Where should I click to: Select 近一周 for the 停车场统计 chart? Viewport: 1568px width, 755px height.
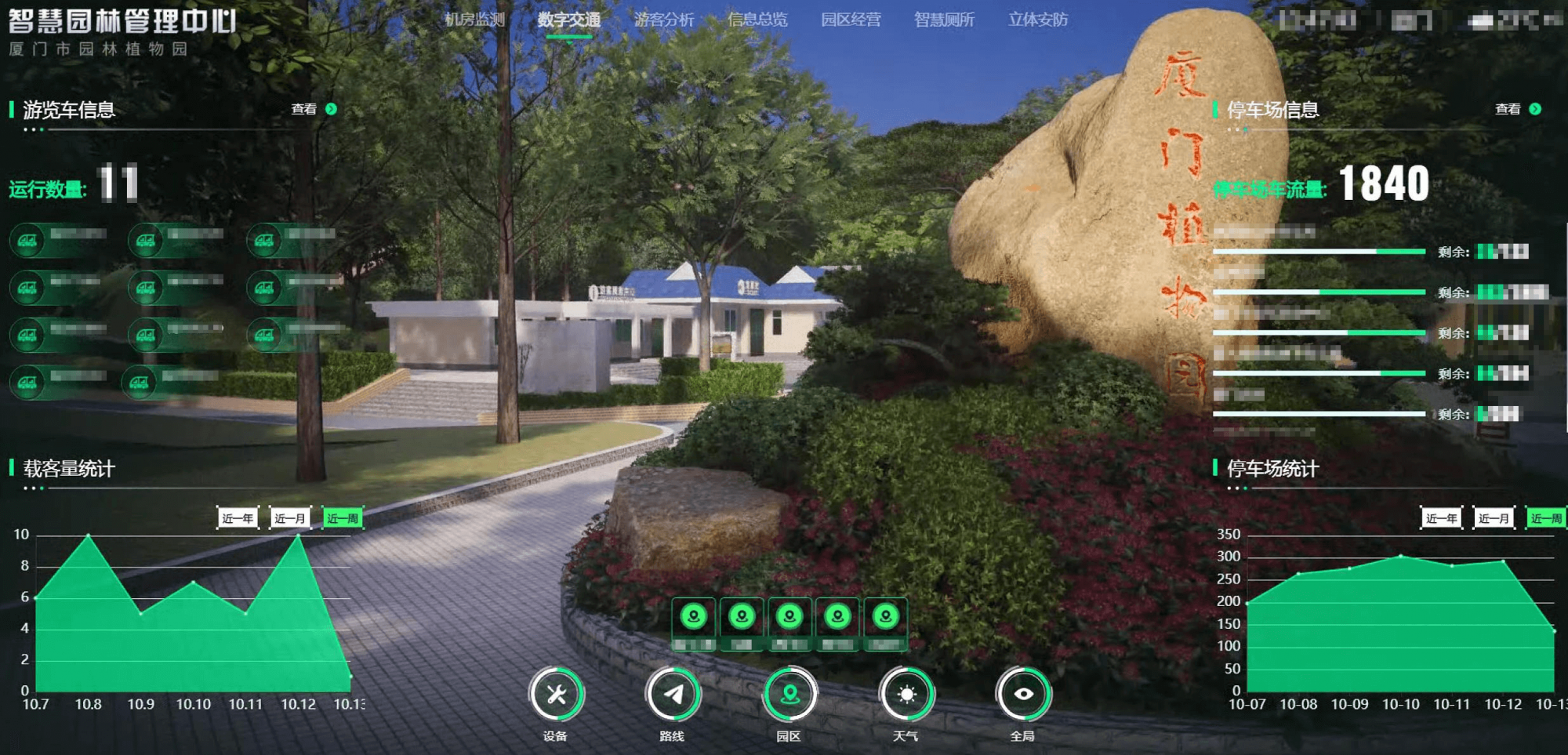click(x=1546, y=518)
